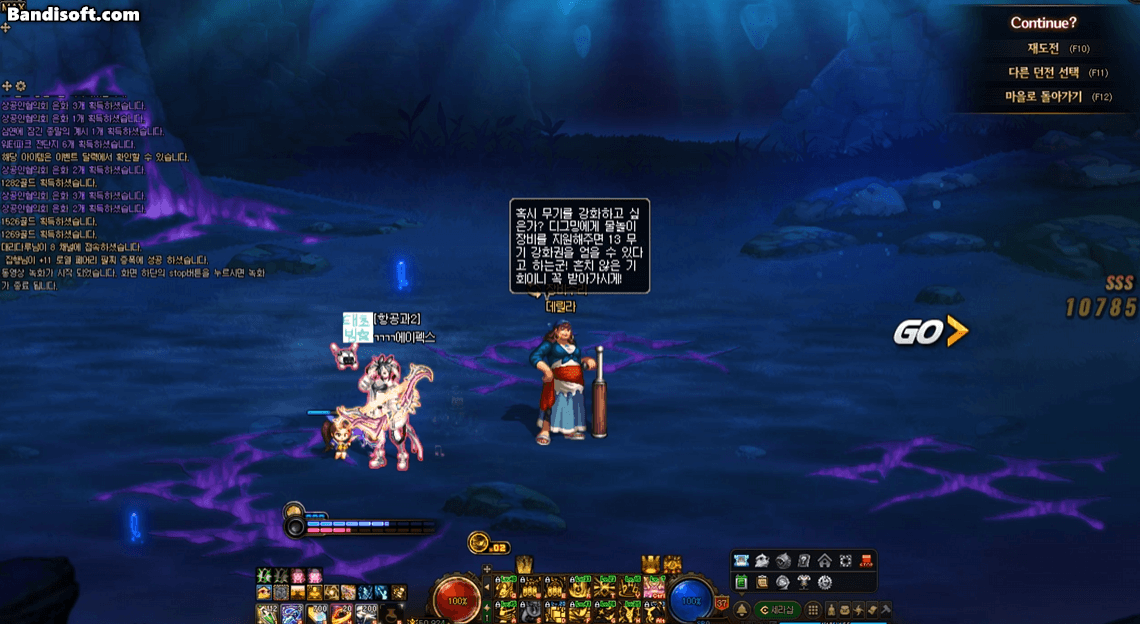Click the bell notification button
The height and width of the screenshot is (624, 1140).
tap(742, 609)
